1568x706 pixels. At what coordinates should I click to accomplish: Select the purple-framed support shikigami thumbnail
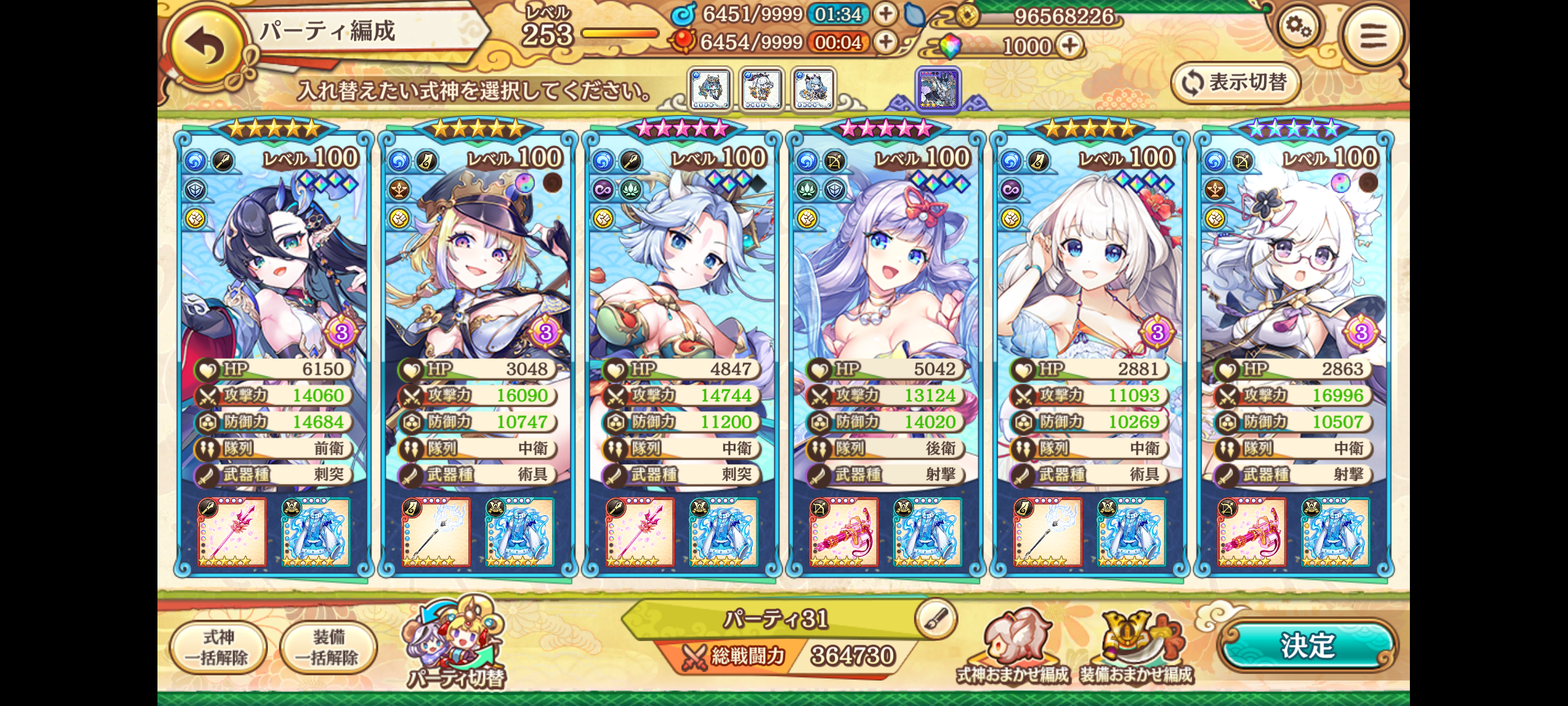coord(938,88)
